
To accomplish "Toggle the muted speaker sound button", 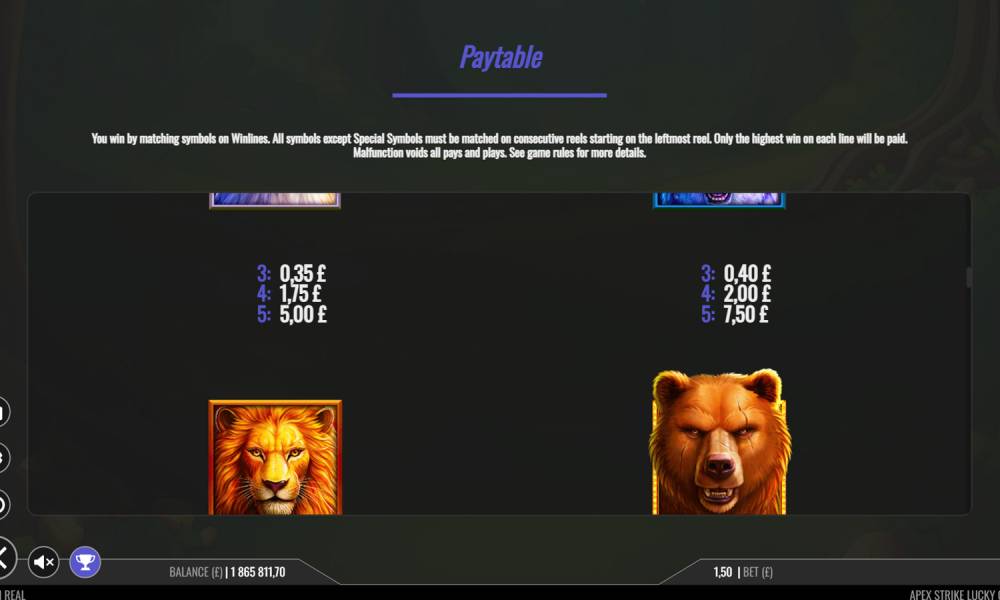I will coord(44,562).
